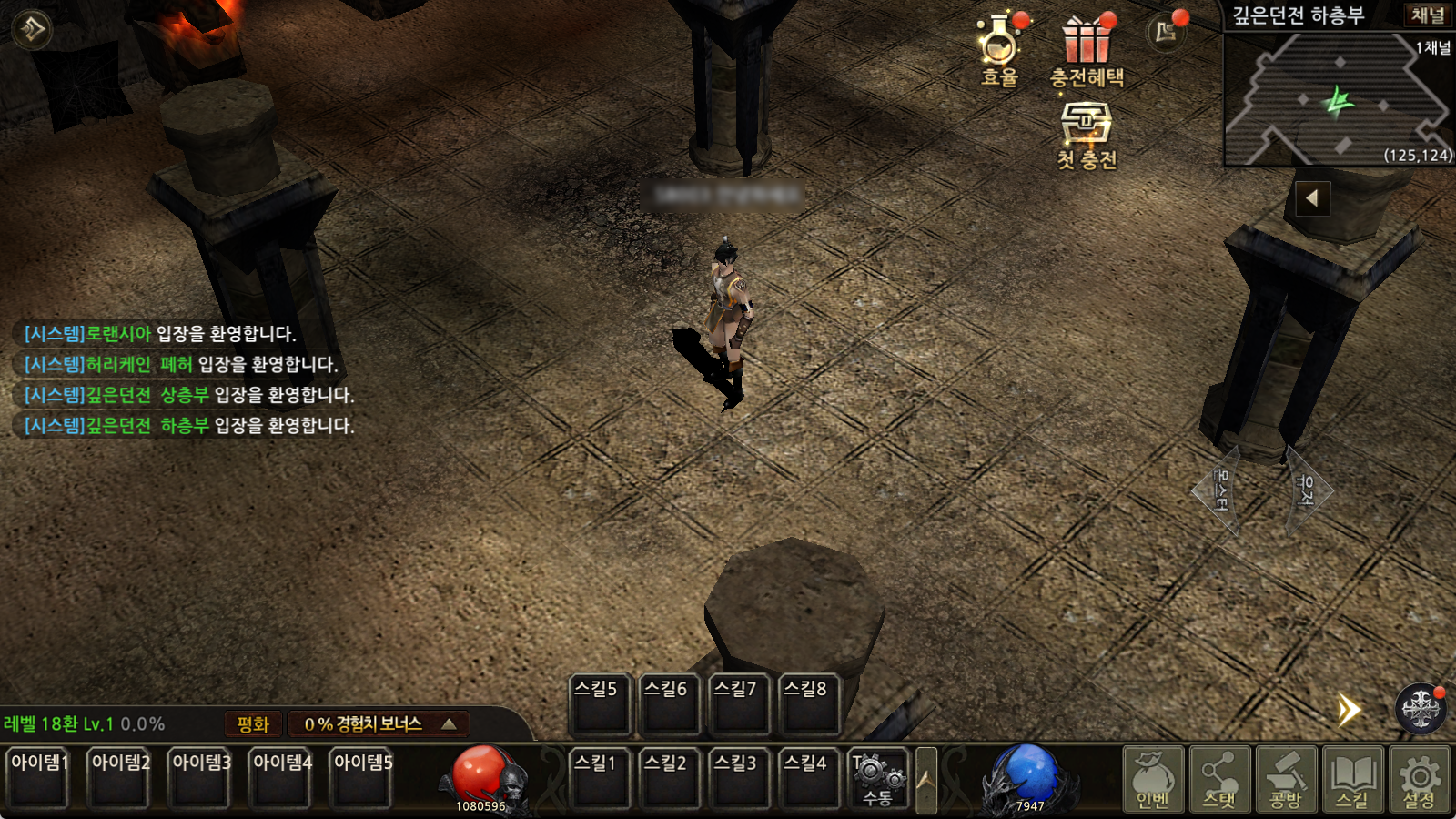Viewport: 1456px width, 819px height.
Task: Toggle the 수동 manual combat mode
Action: tap(877, 779)
